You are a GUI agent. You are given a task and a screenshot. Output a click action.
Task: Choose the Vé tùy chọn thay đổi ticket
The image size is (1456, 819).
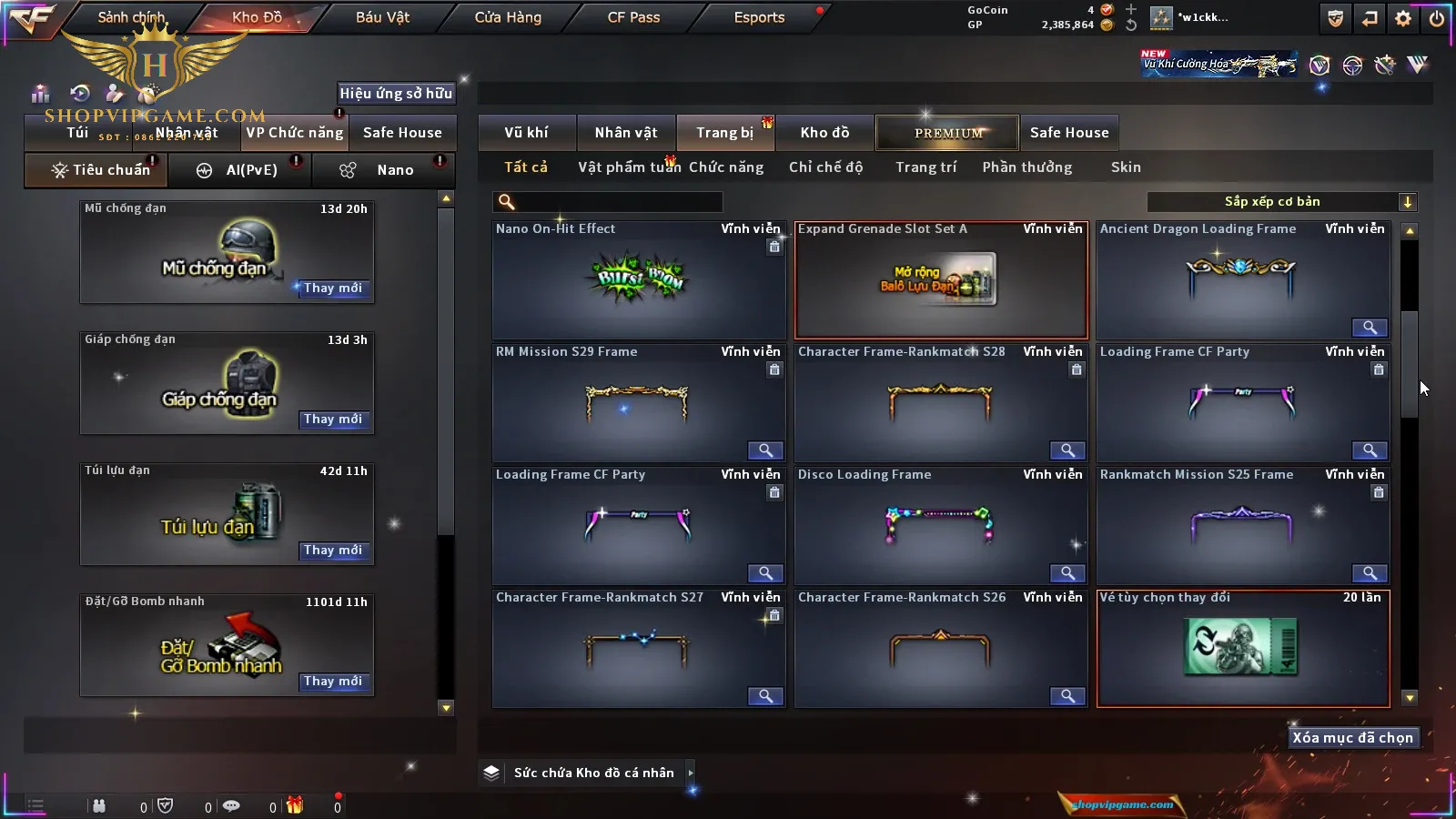[x=1242, y=648]
